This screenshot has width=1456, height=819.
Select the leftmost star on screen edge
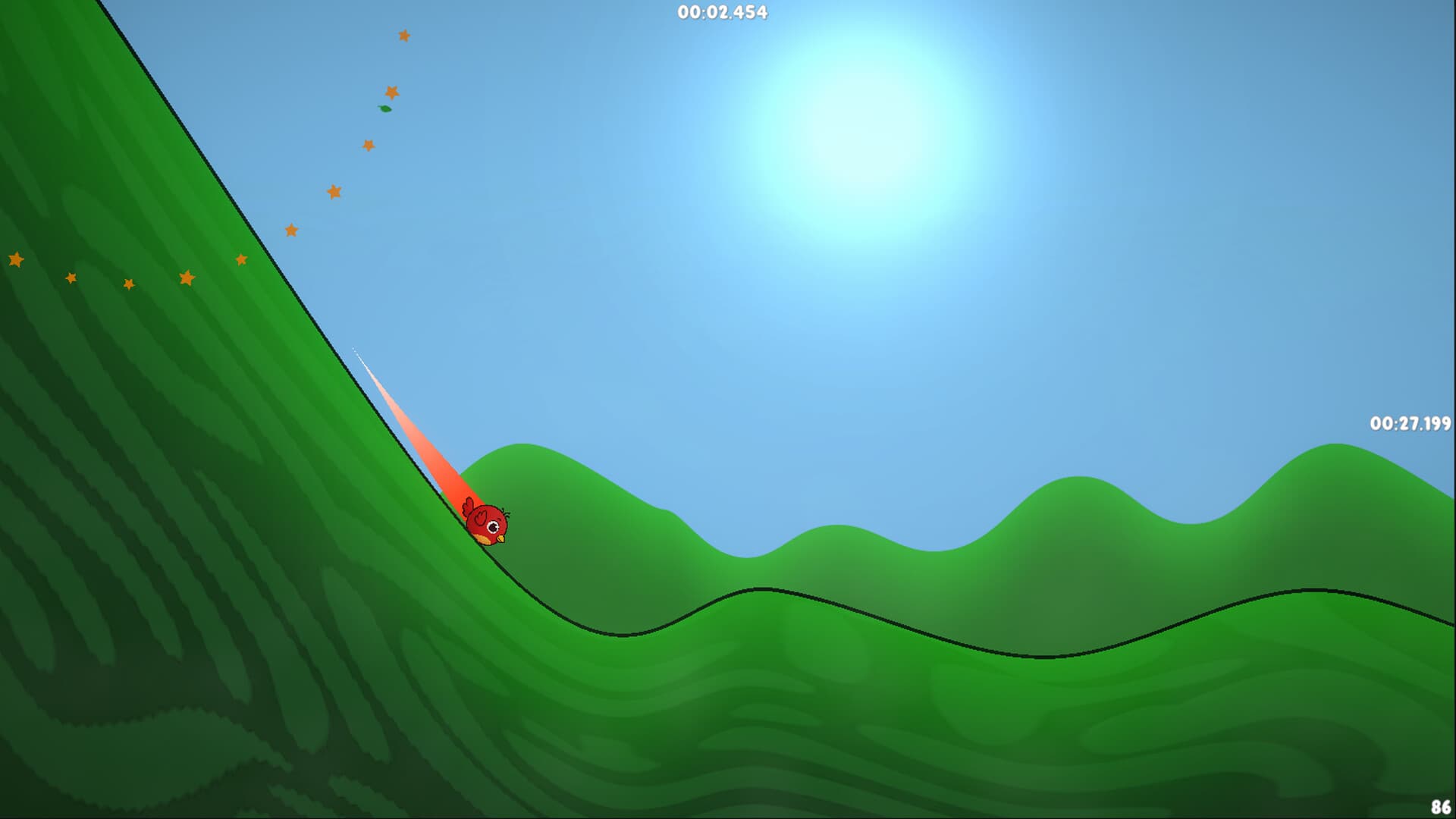coord(14,259)
